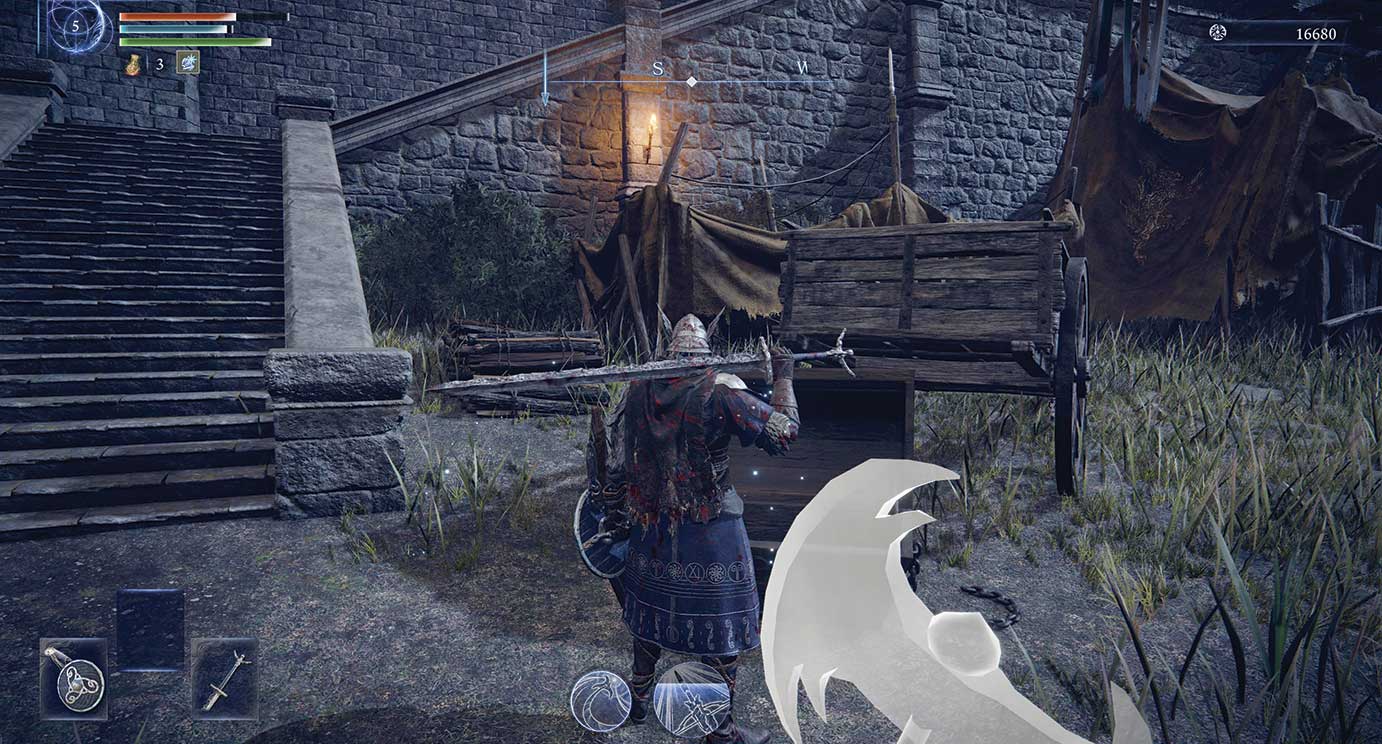Select the round shield equipment slot

pyautogui.click(x=74, y=679)
